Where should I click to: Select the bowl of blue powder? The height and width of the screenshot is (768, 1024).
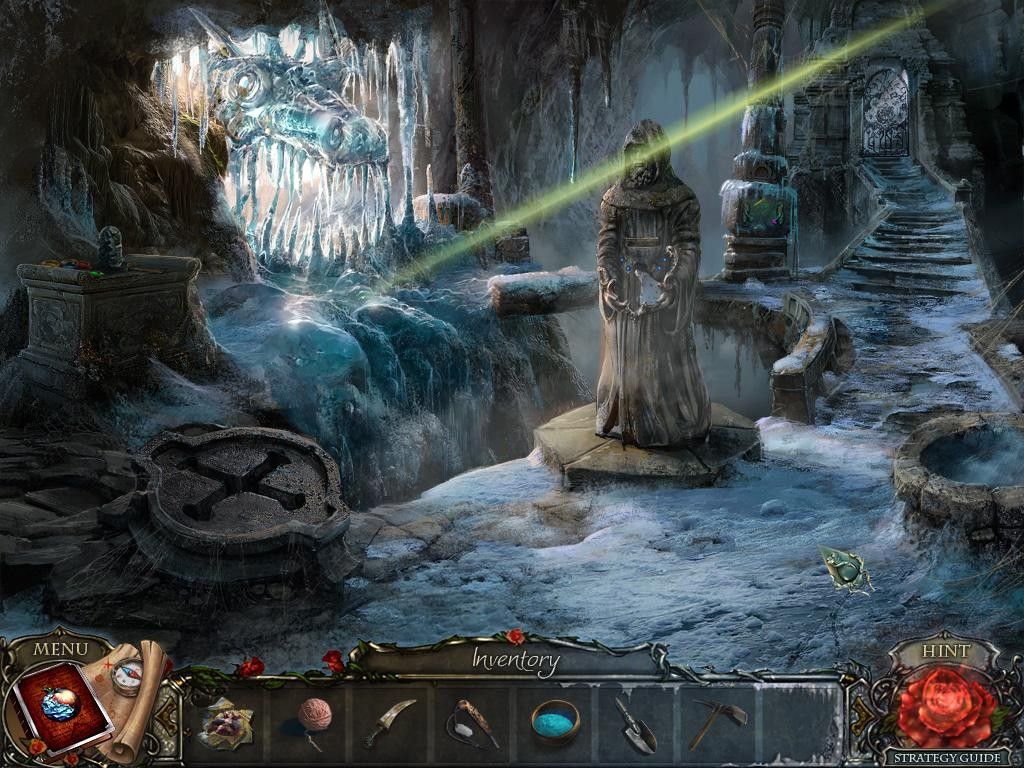tap(555, 720)
